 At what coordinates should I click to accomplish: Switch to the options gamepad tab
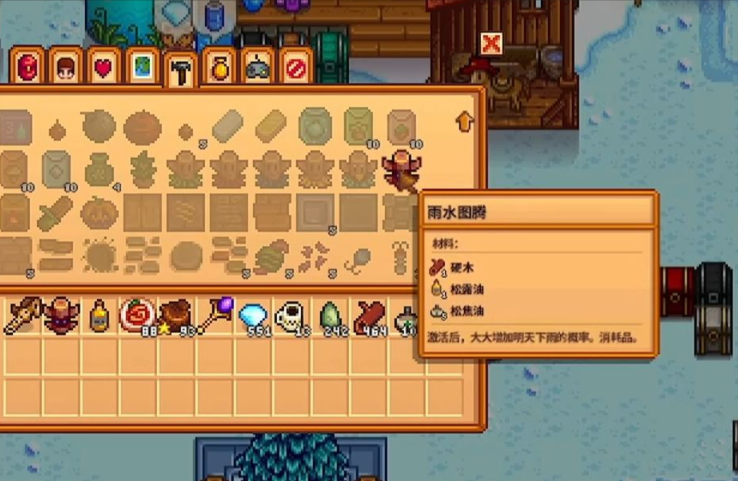pyautogui.click(x=258, y=67)
